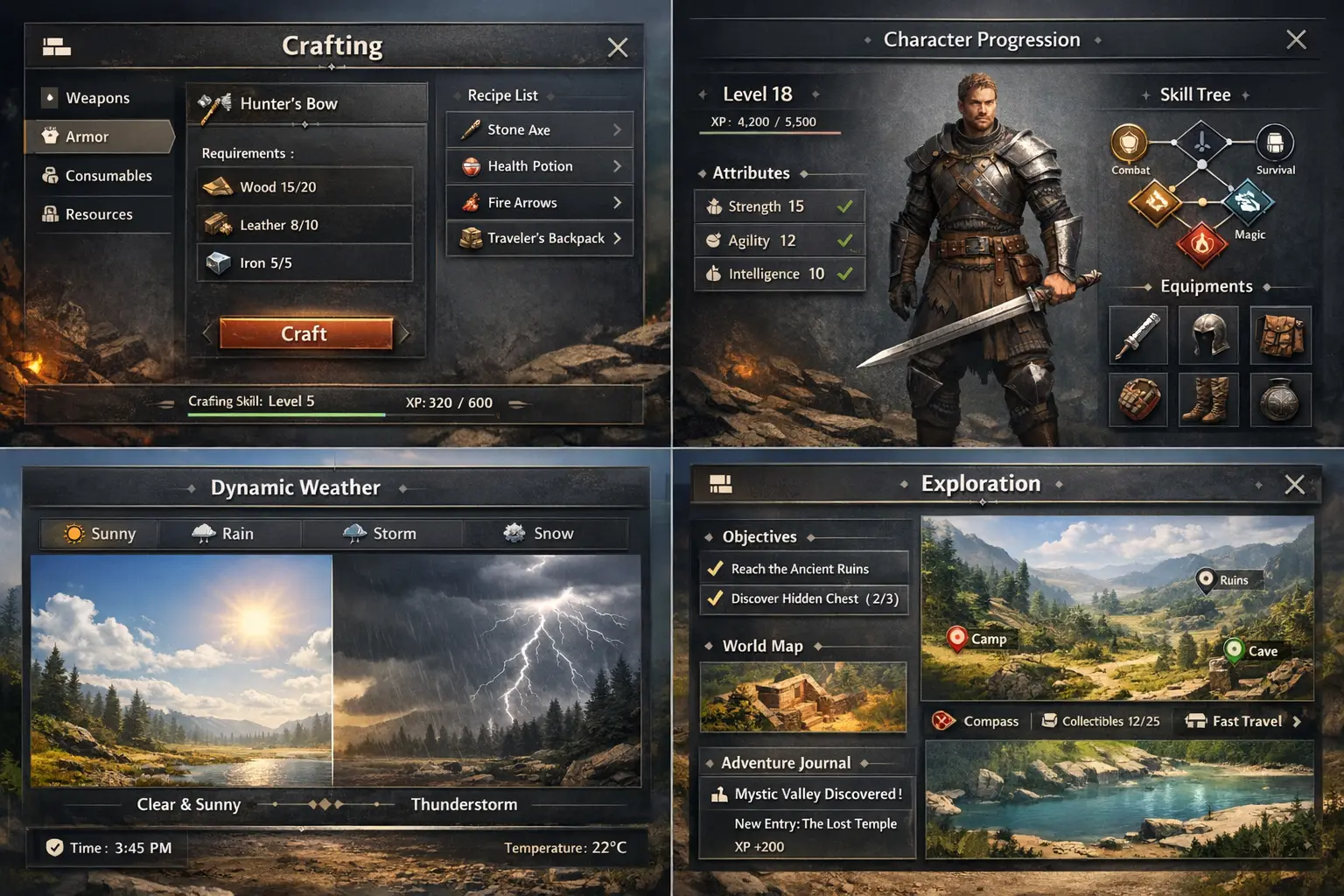Screen dimensions: 1344x896
Task: Click the Combat skill node
Action: pos(1129,144)
